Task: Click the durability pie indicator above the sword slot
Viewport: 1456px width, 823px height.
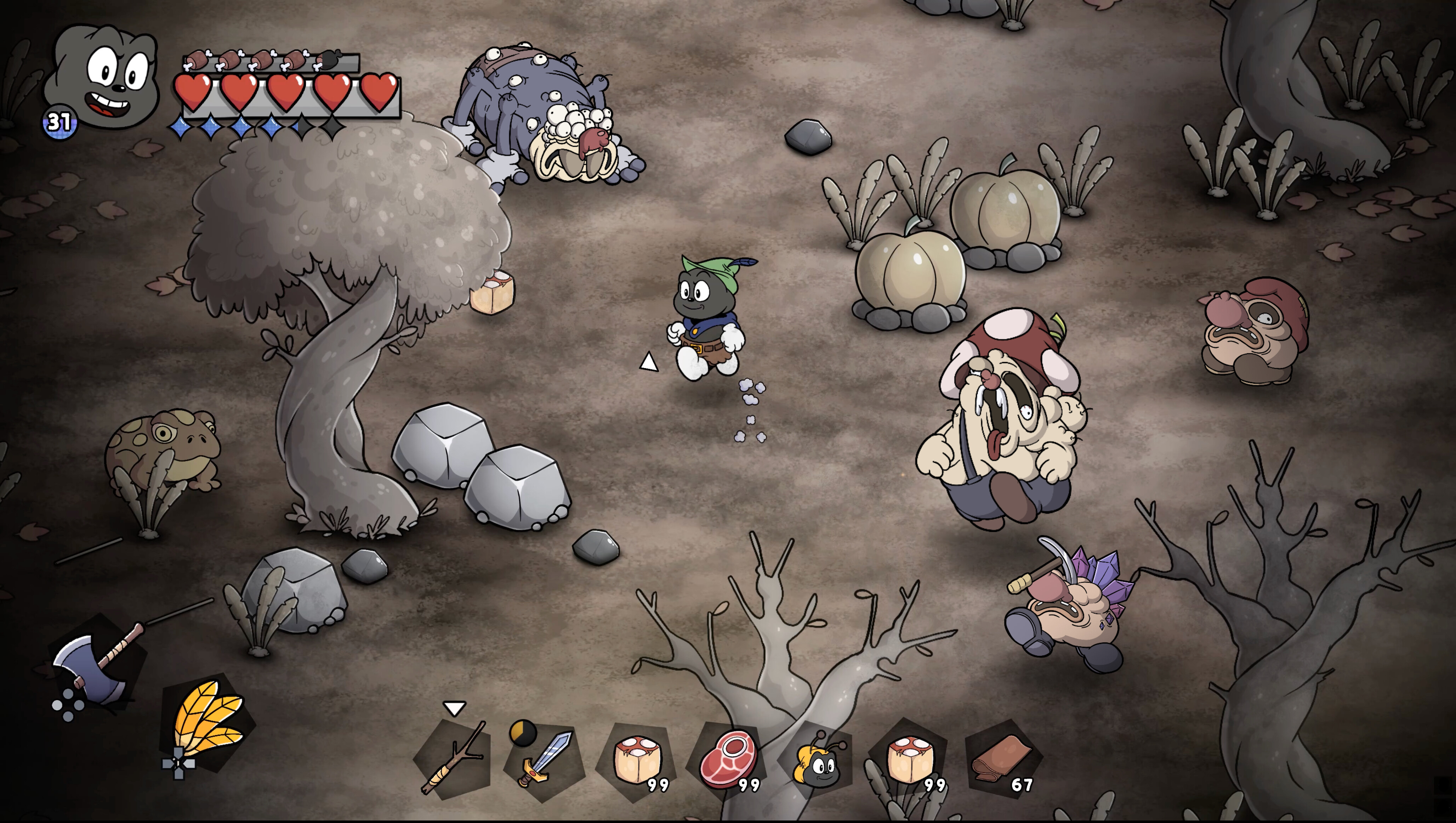Action: (523, 735)
